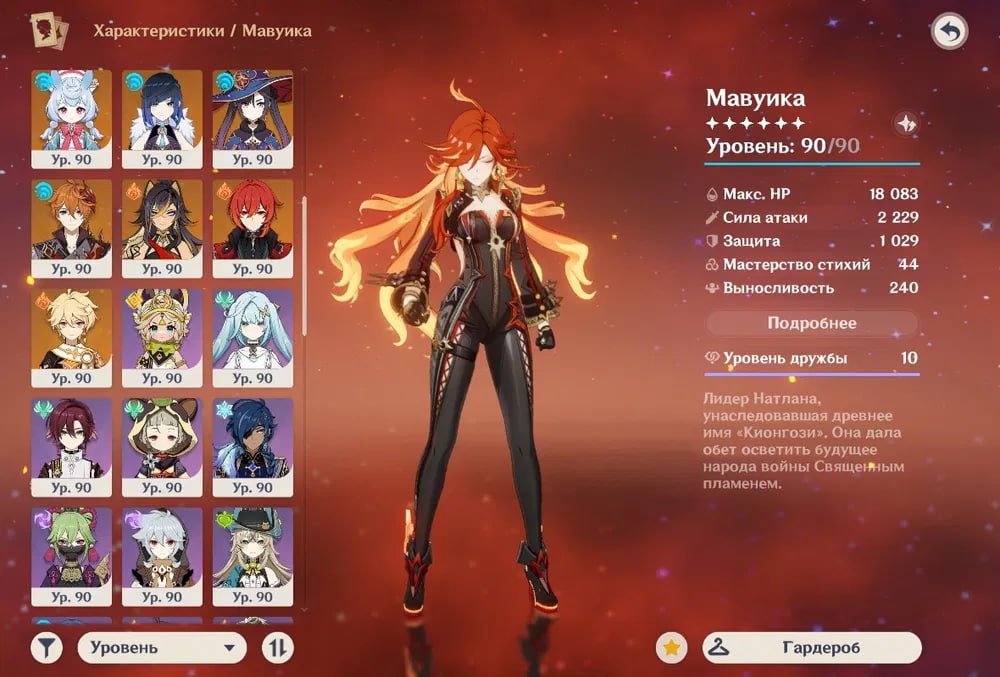
Task: Select Yelan's character portrait
Action: point(162,110)
